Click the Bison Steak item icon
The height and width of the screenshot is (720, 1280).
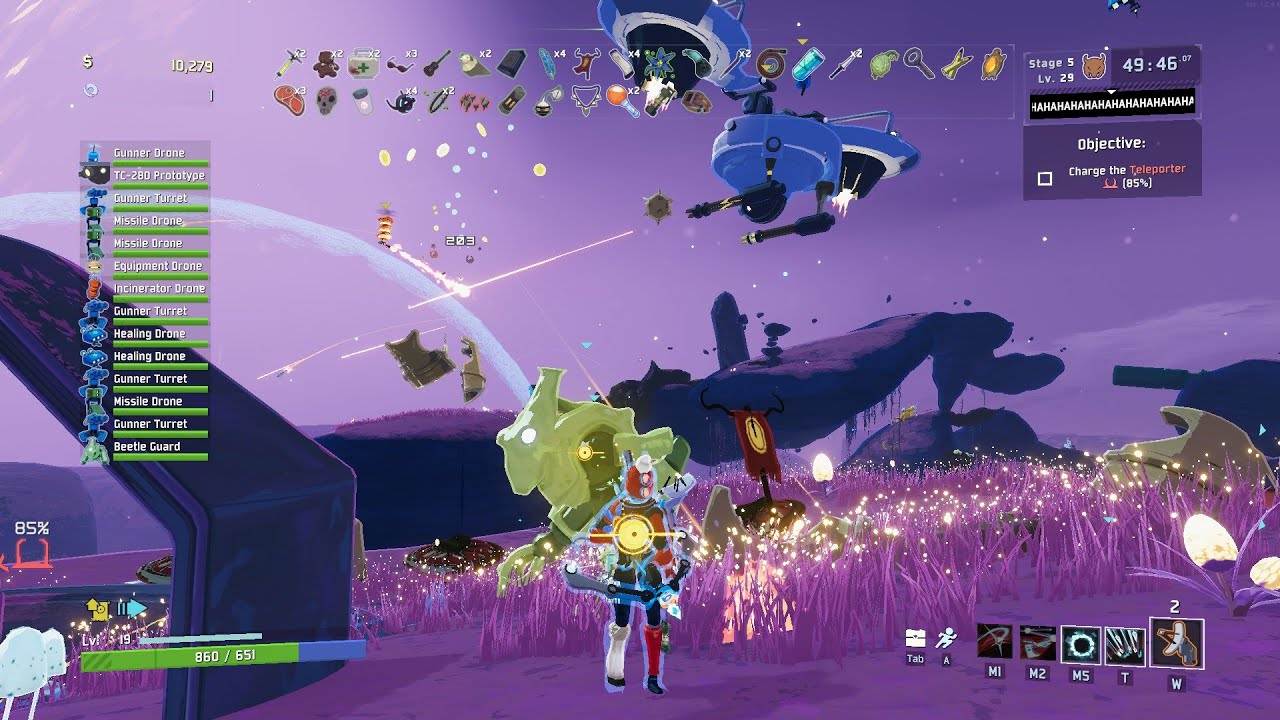pos(289,101)
